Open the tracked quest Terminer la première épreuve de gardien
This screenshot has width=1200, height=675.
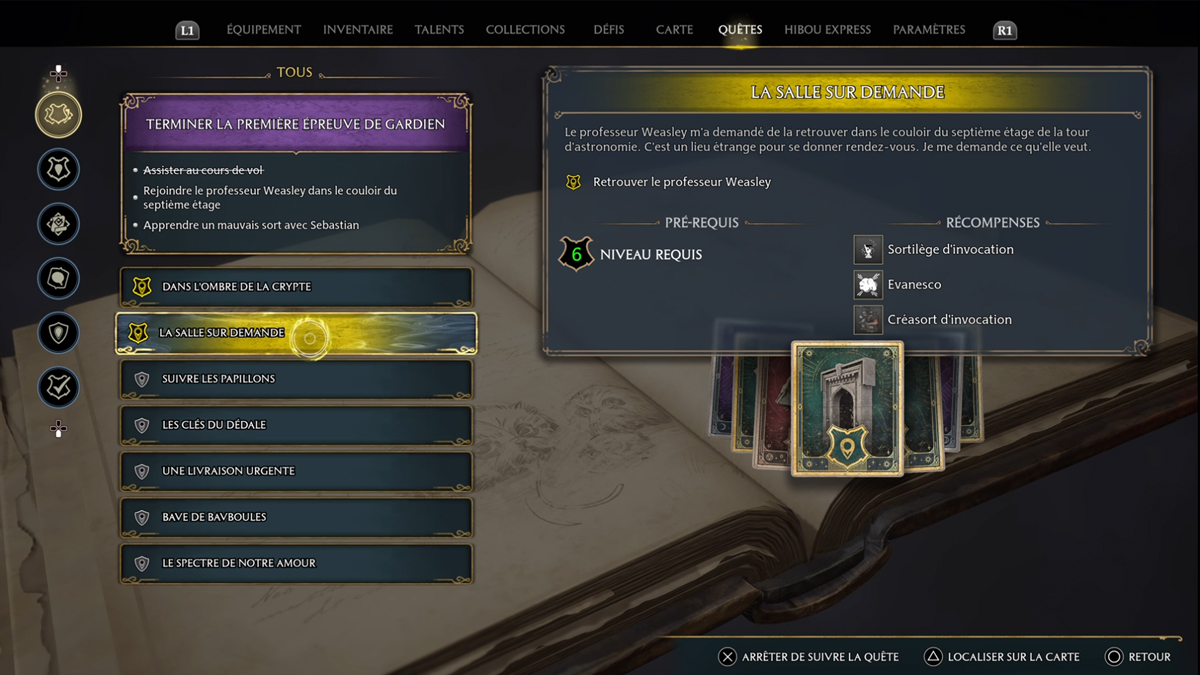point(296,125)
